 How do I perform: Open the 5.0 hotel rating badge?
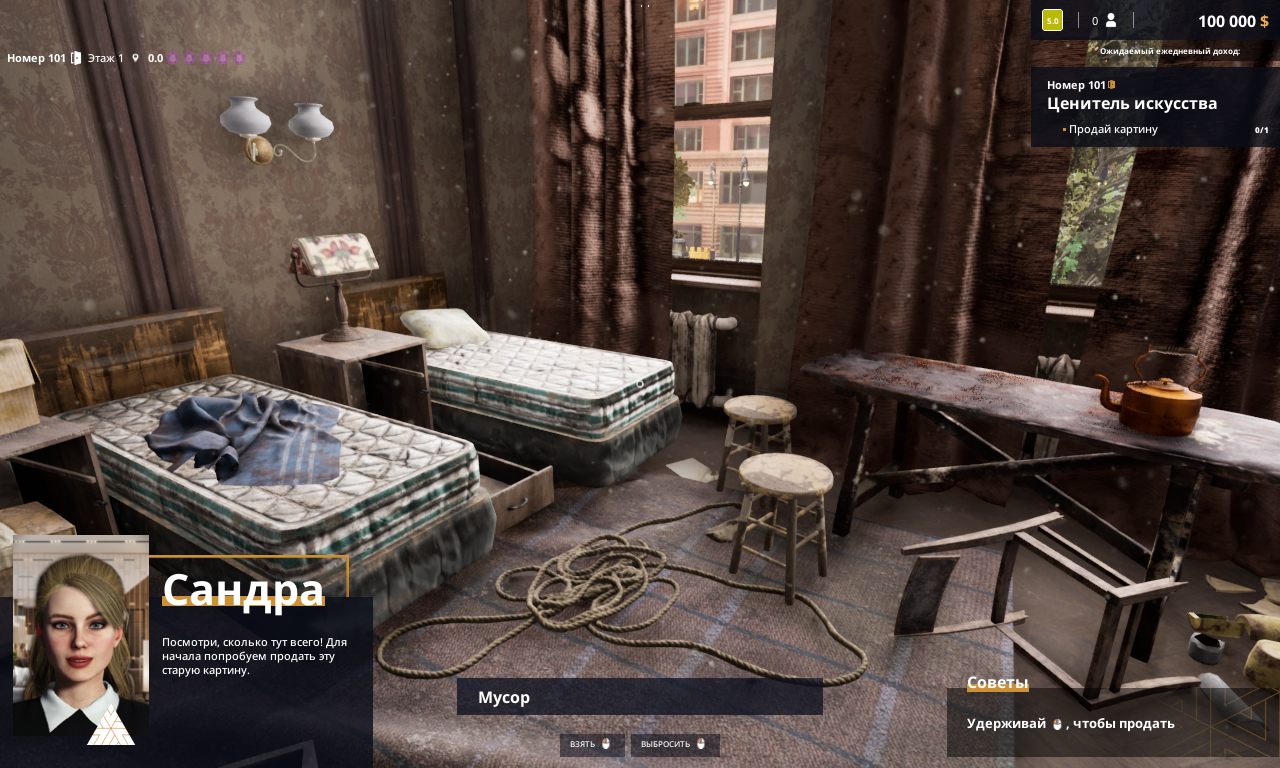(1052, 20)
